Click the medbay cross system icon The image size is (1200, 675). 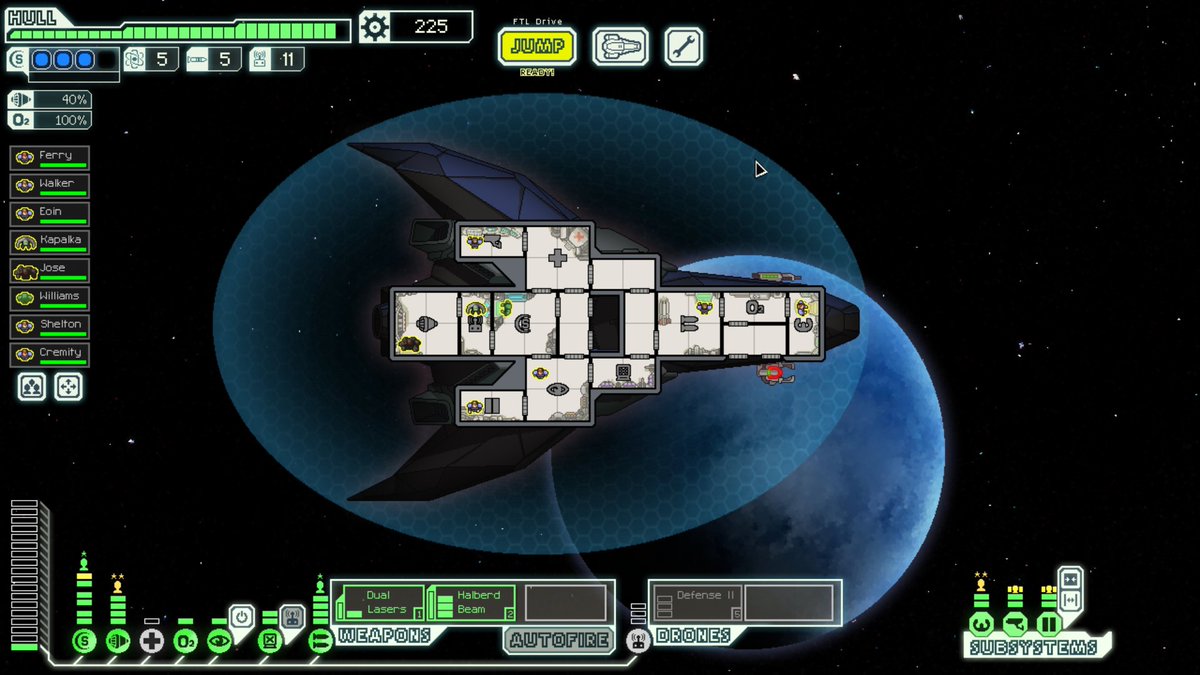pyautogui.click(x=151, y=642)
